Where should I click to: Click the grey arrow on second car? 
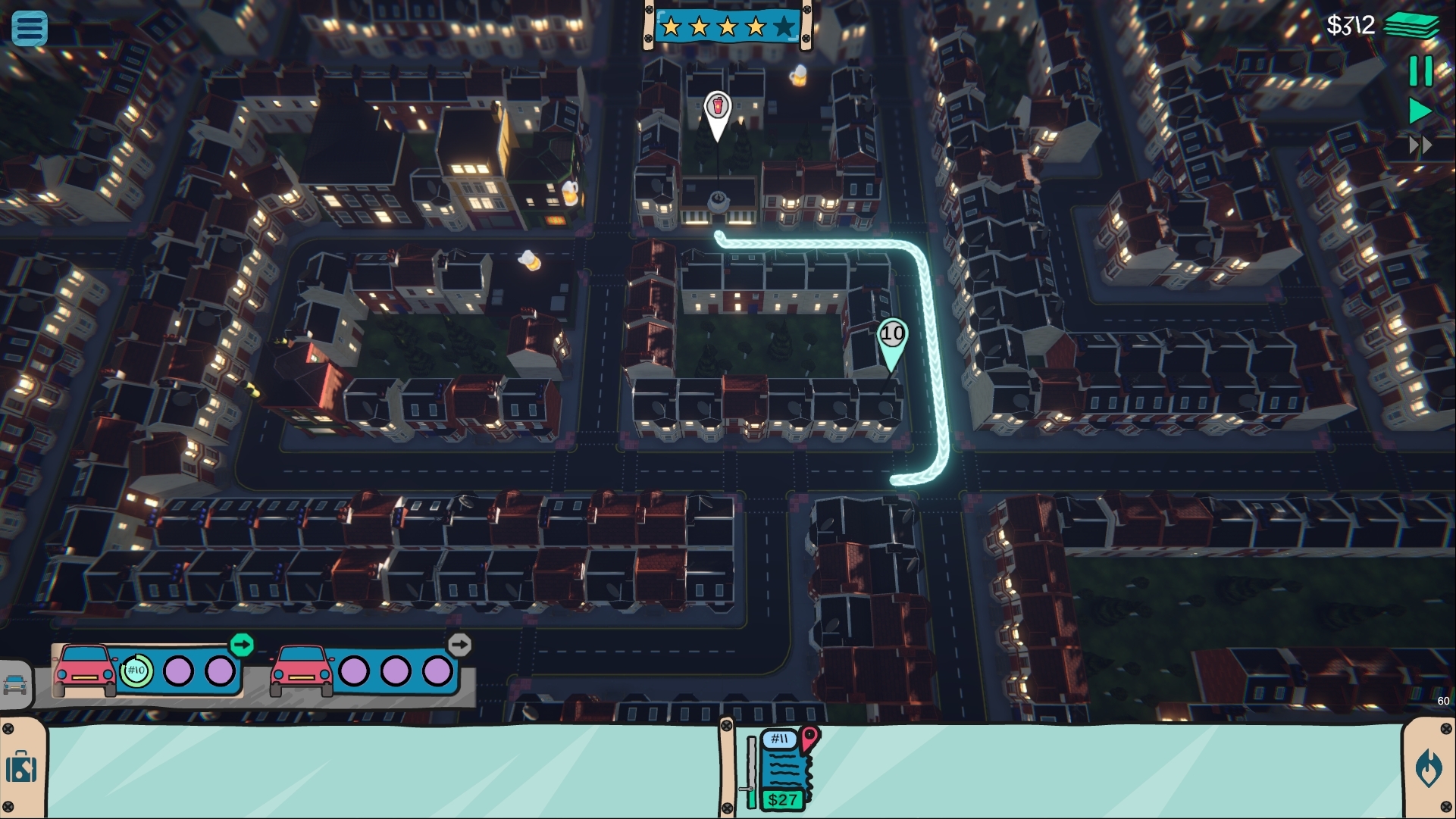pos(459,645)
